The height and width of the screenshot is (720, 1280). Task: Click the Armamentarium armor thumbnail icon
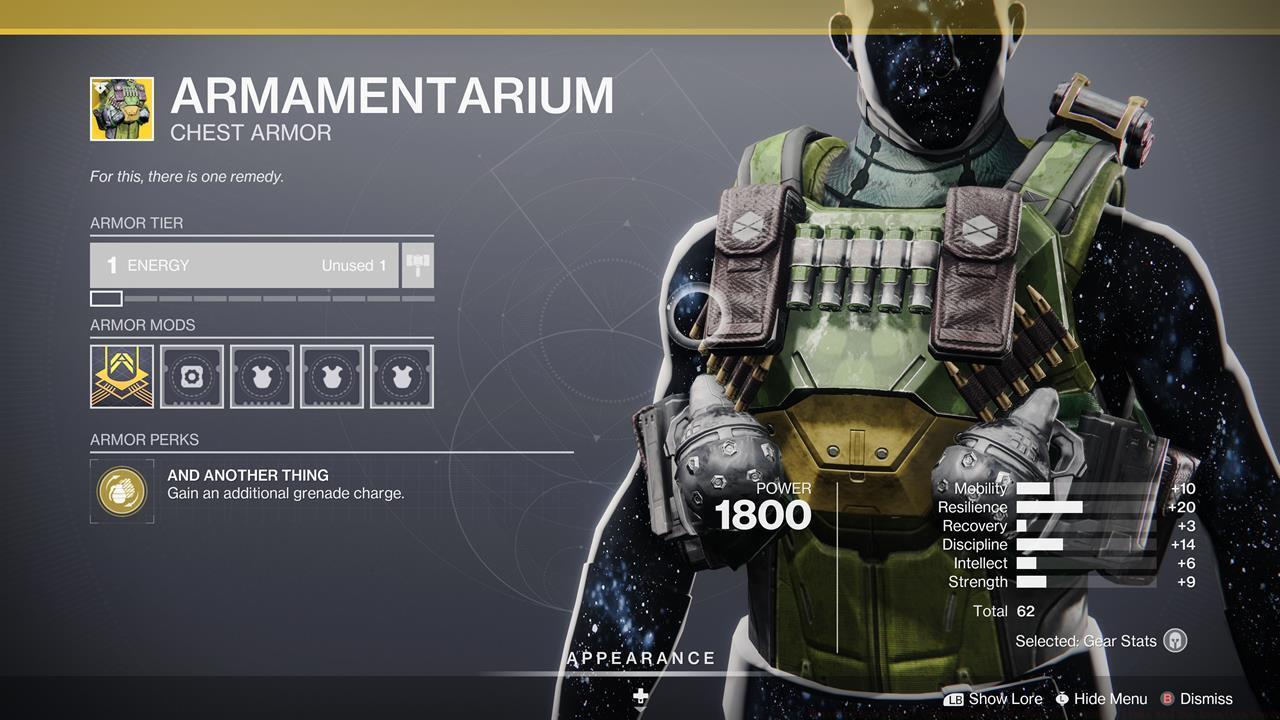(121, 105)
